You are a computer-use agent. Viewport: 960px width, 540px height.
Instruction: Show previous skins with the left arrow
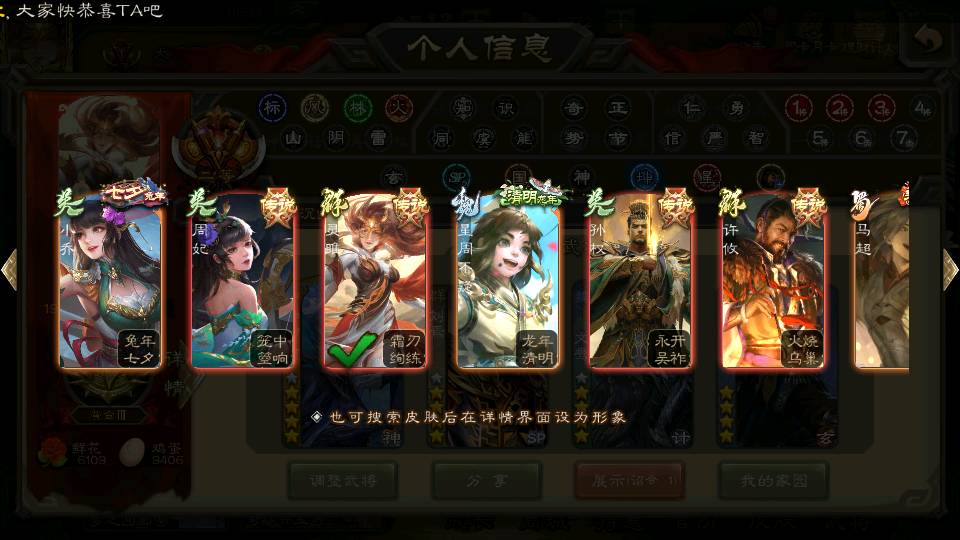tap(9, 269)
